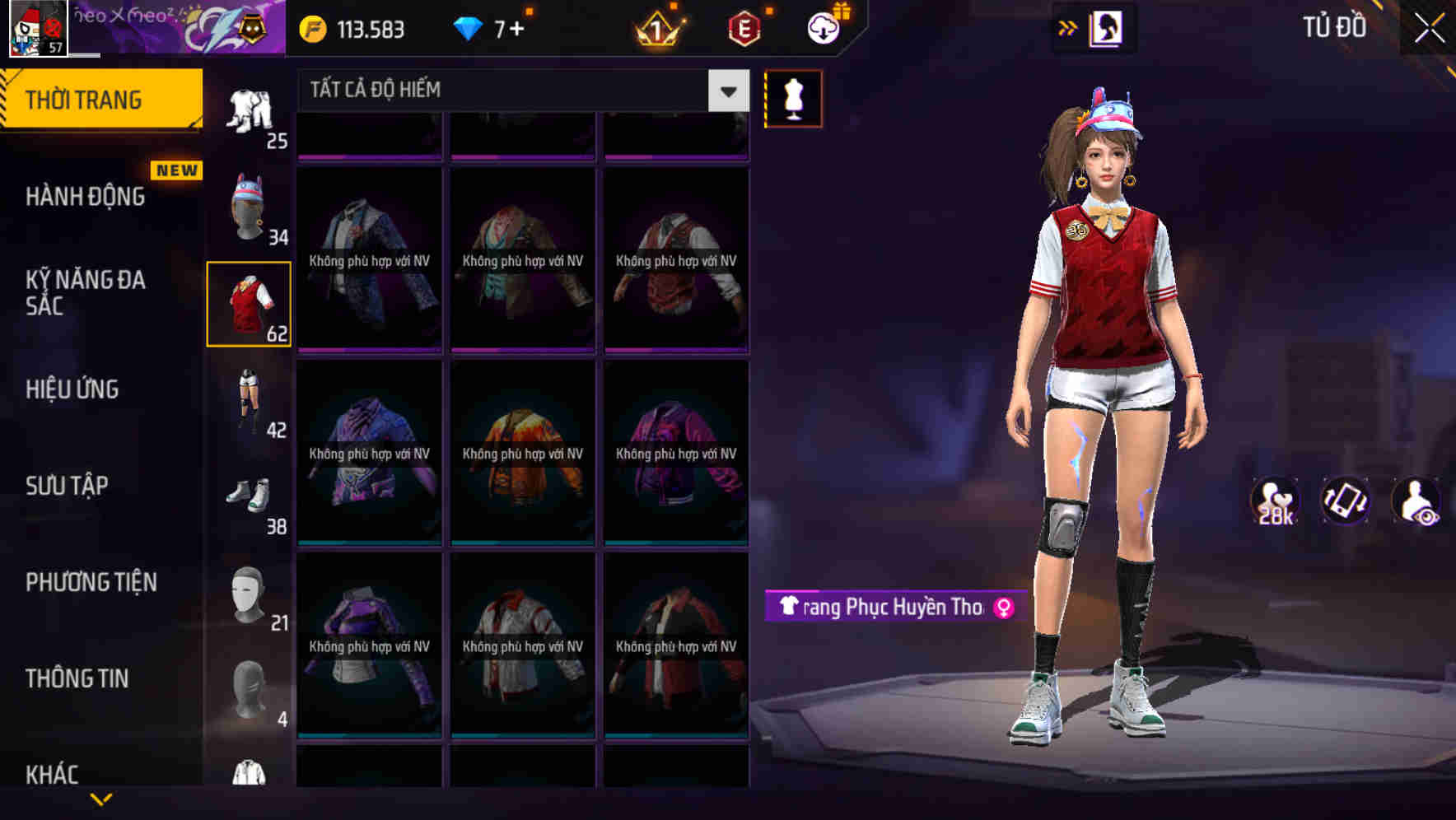Viewport: 1456px width, 820px height.
Task: Toggle the mannequin try-on display
Action: [x=793, y=98]
